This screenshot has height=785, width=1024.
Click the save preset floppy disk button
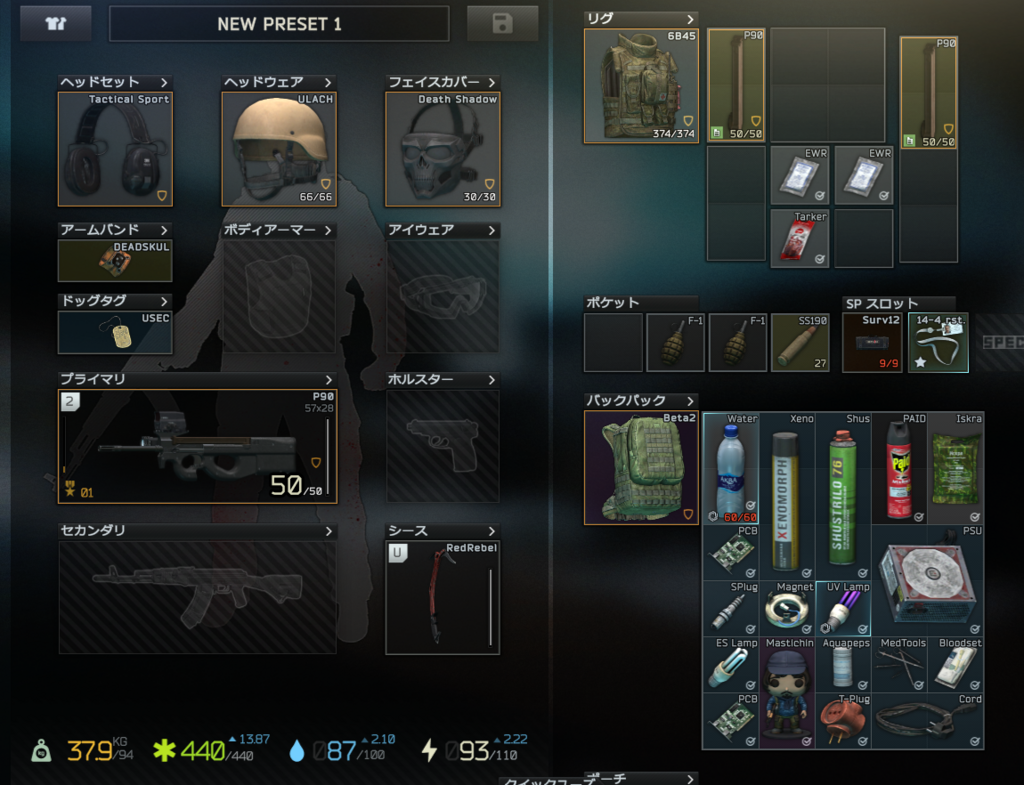pos(502,23)
